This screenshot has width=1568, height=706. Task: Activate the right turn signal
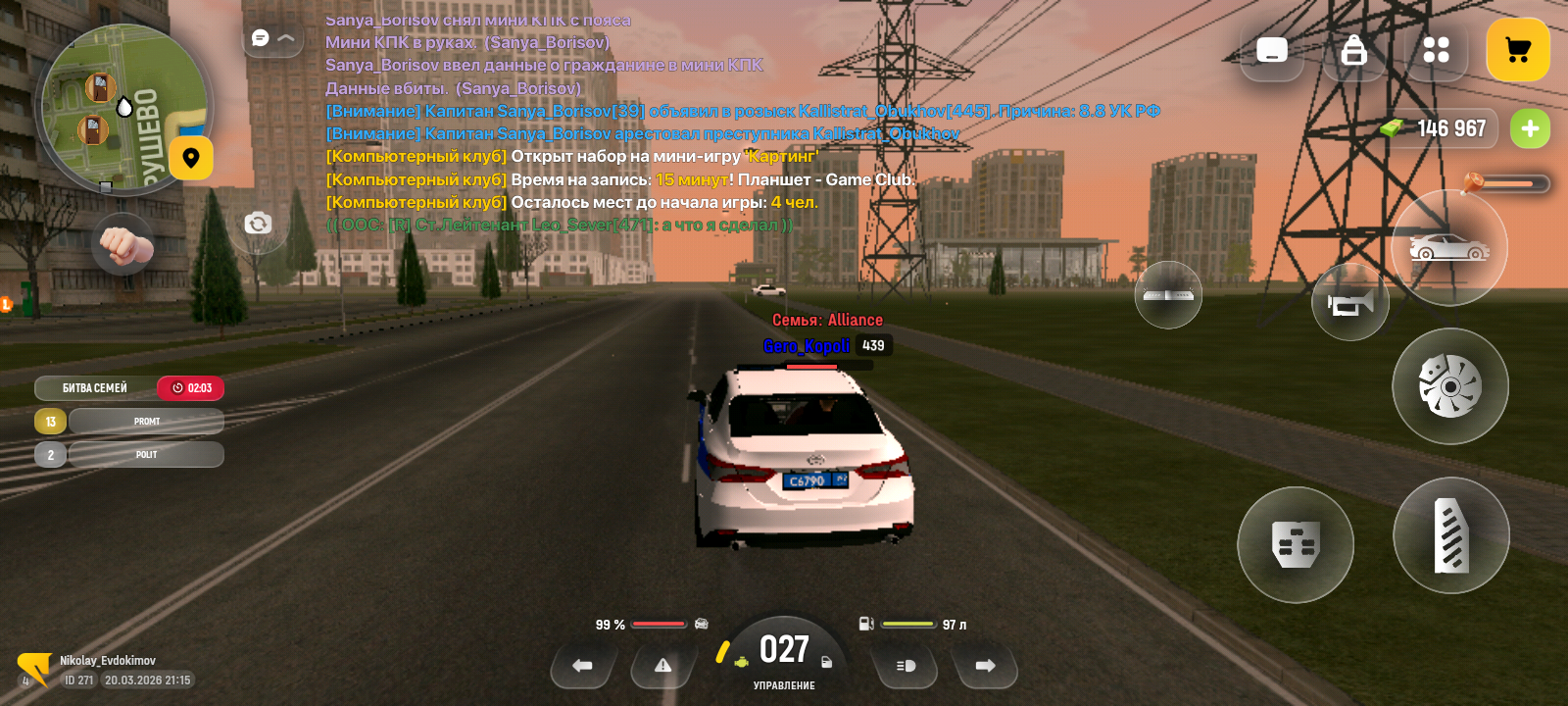[985, 666]
